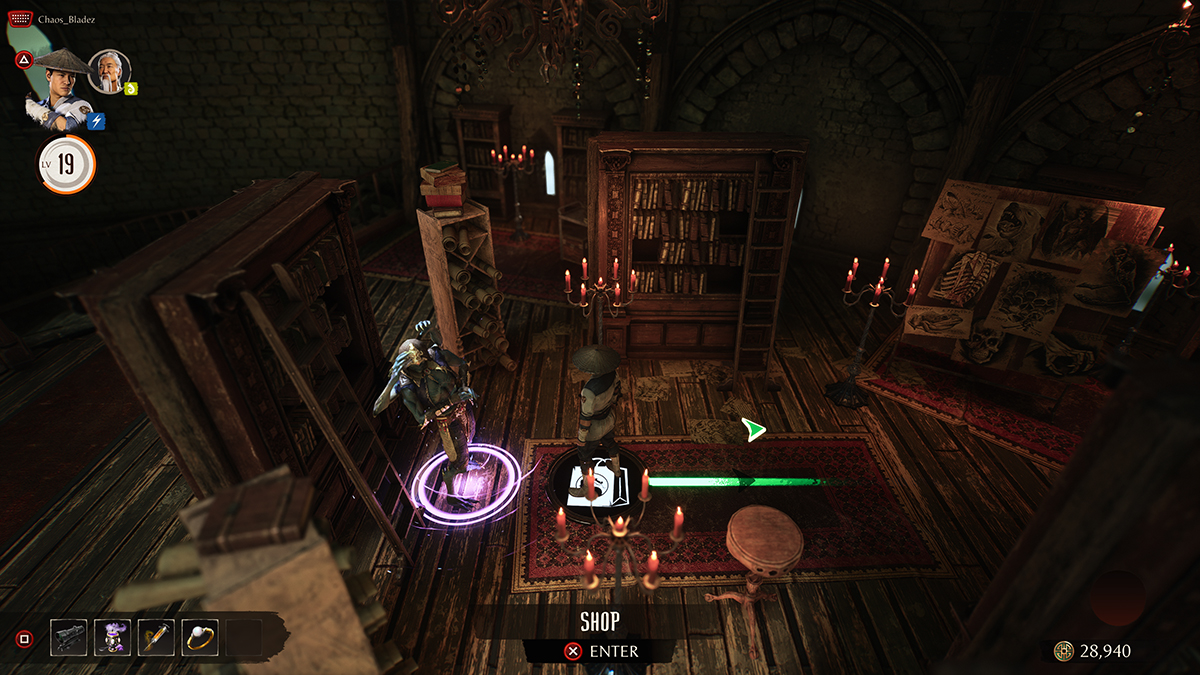Use the orange syringe item slot
This screenshot has height=675, width=1200.
[x=156, y=637]
